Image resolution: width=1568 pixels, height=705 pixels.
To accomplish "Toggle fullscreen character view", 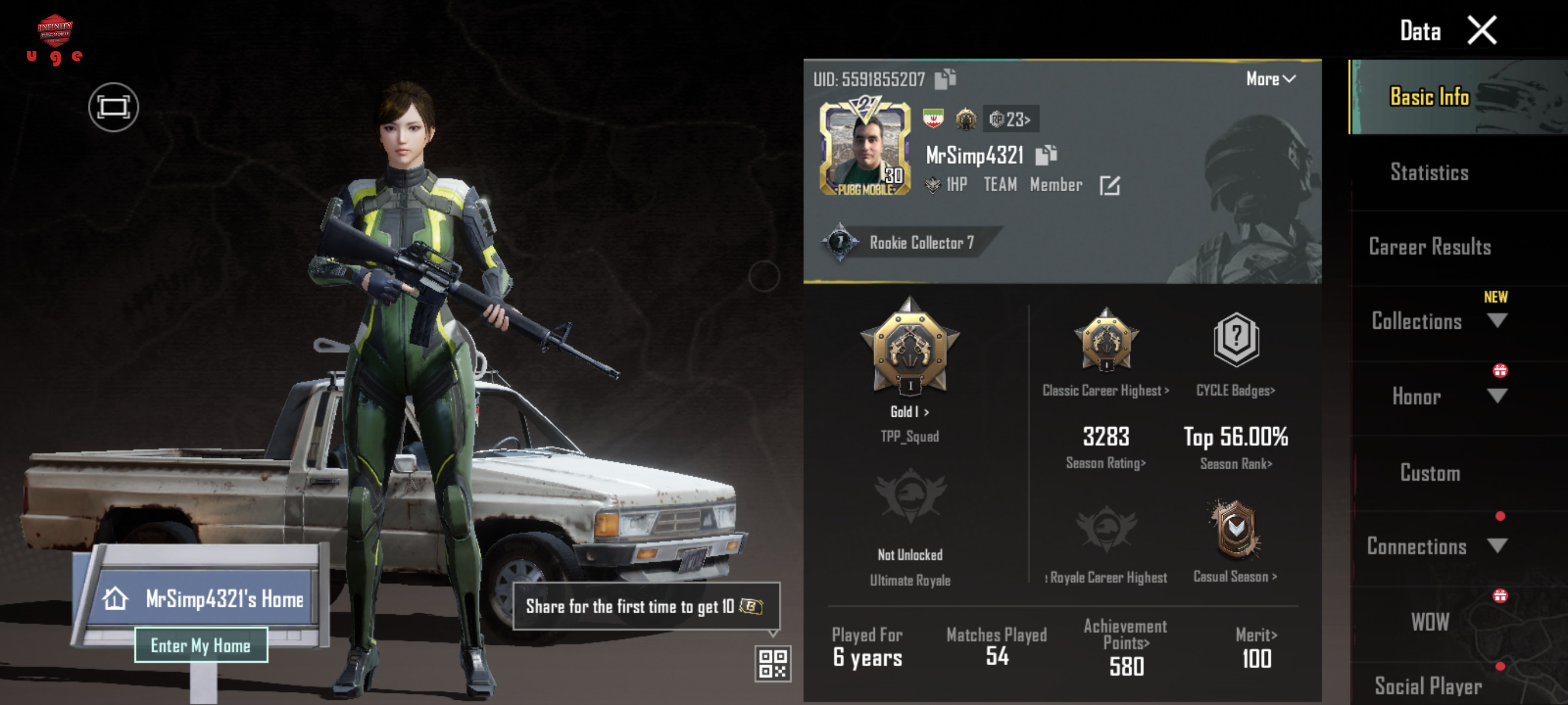I will (113, 107).
